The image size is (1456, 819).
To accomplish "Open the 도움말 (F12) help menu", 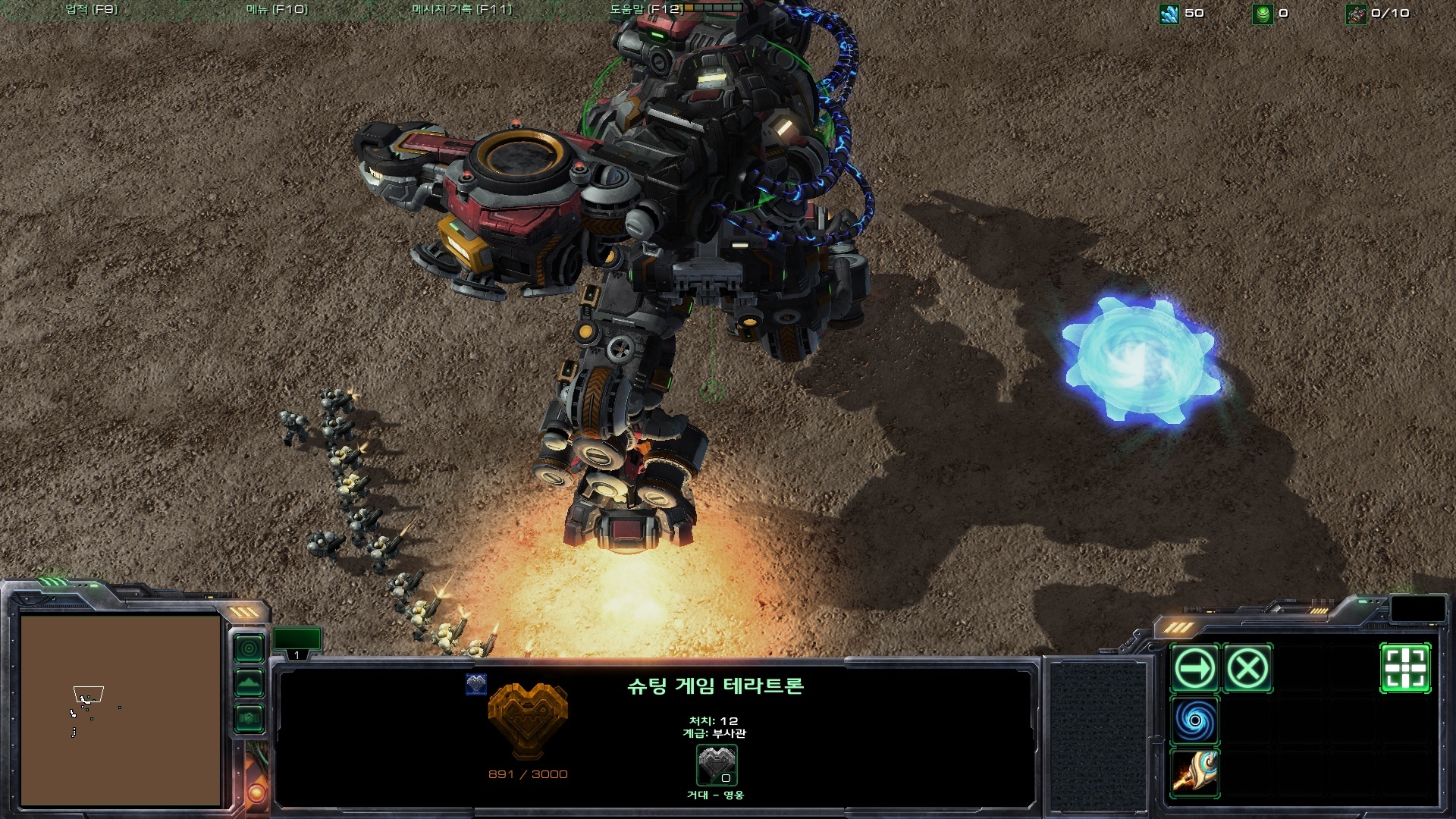I will [646, 10].
